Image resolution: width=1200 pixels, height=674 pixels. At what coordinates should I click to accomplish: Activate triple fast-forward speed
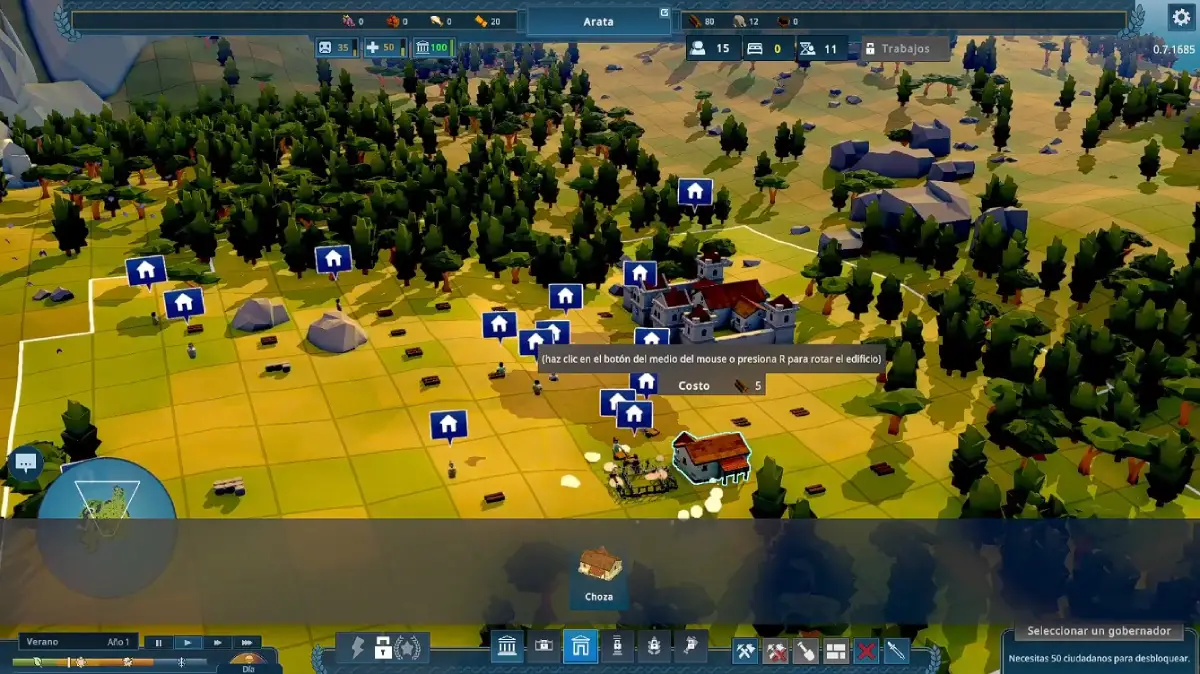[x=246, y=642]
